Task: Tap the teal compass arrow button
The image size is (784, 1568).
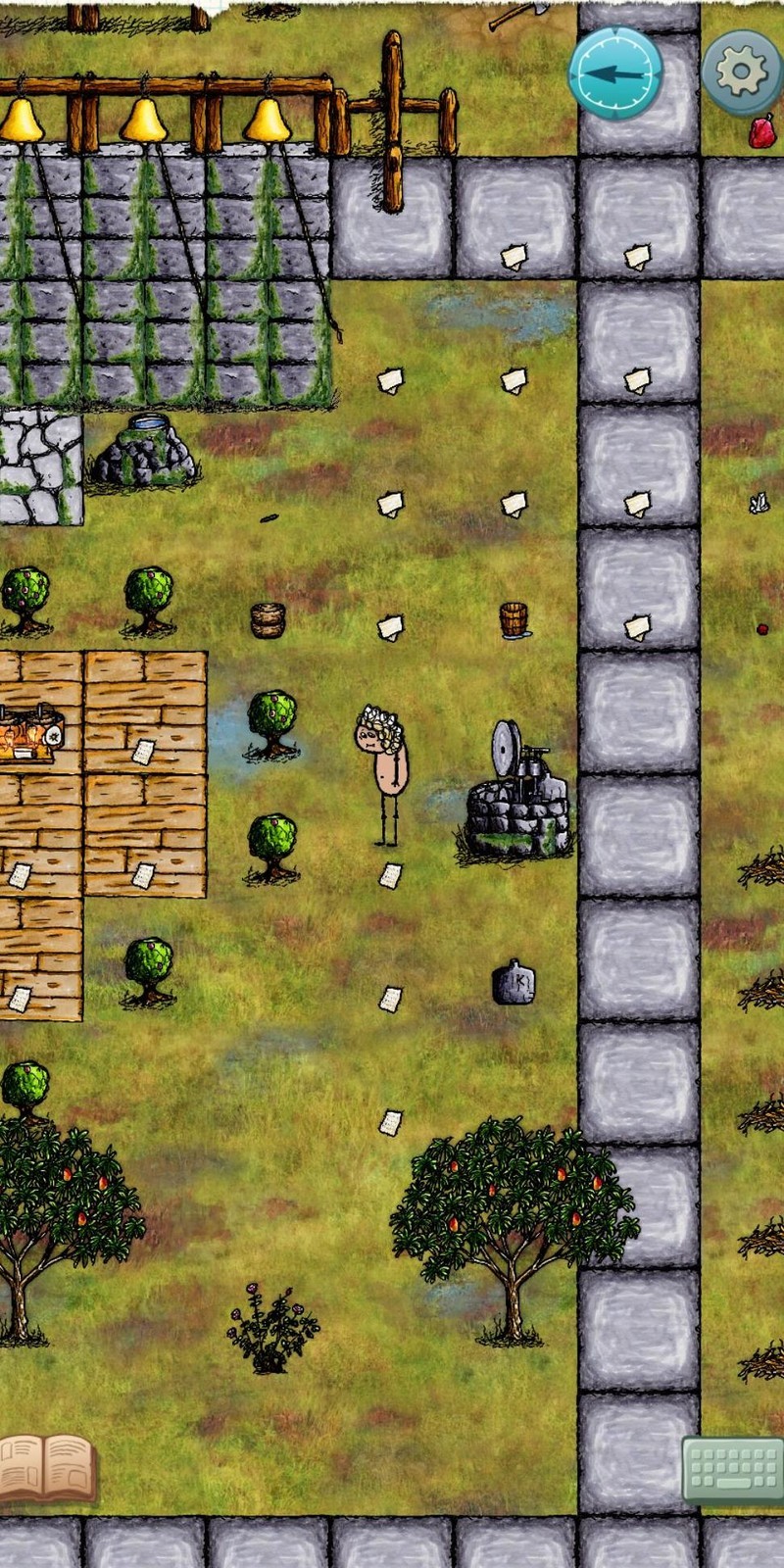Action: (x=615, y=73)
